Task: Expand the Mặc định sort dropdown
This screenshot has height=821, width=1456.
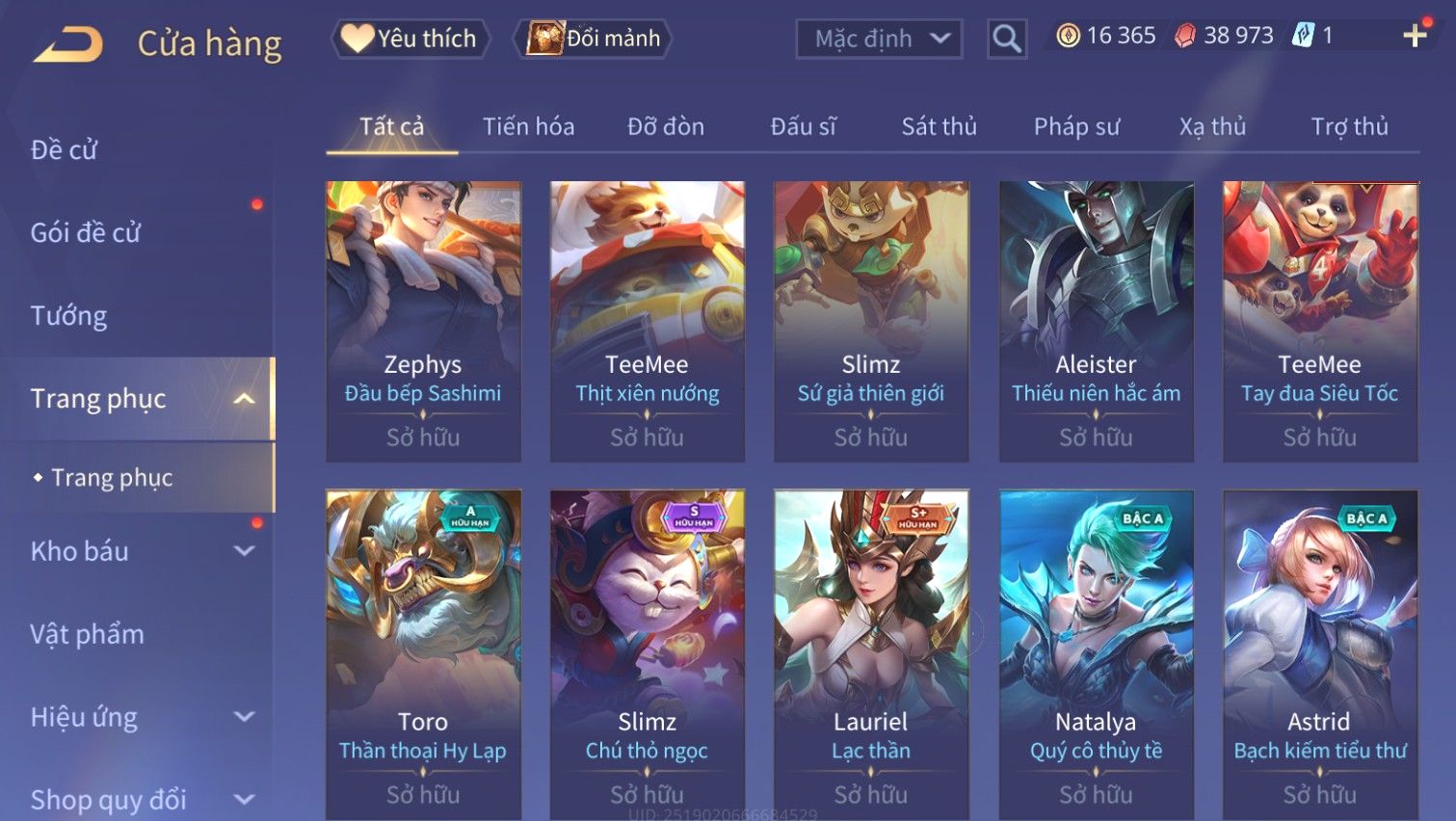Action: click(879, 39)
